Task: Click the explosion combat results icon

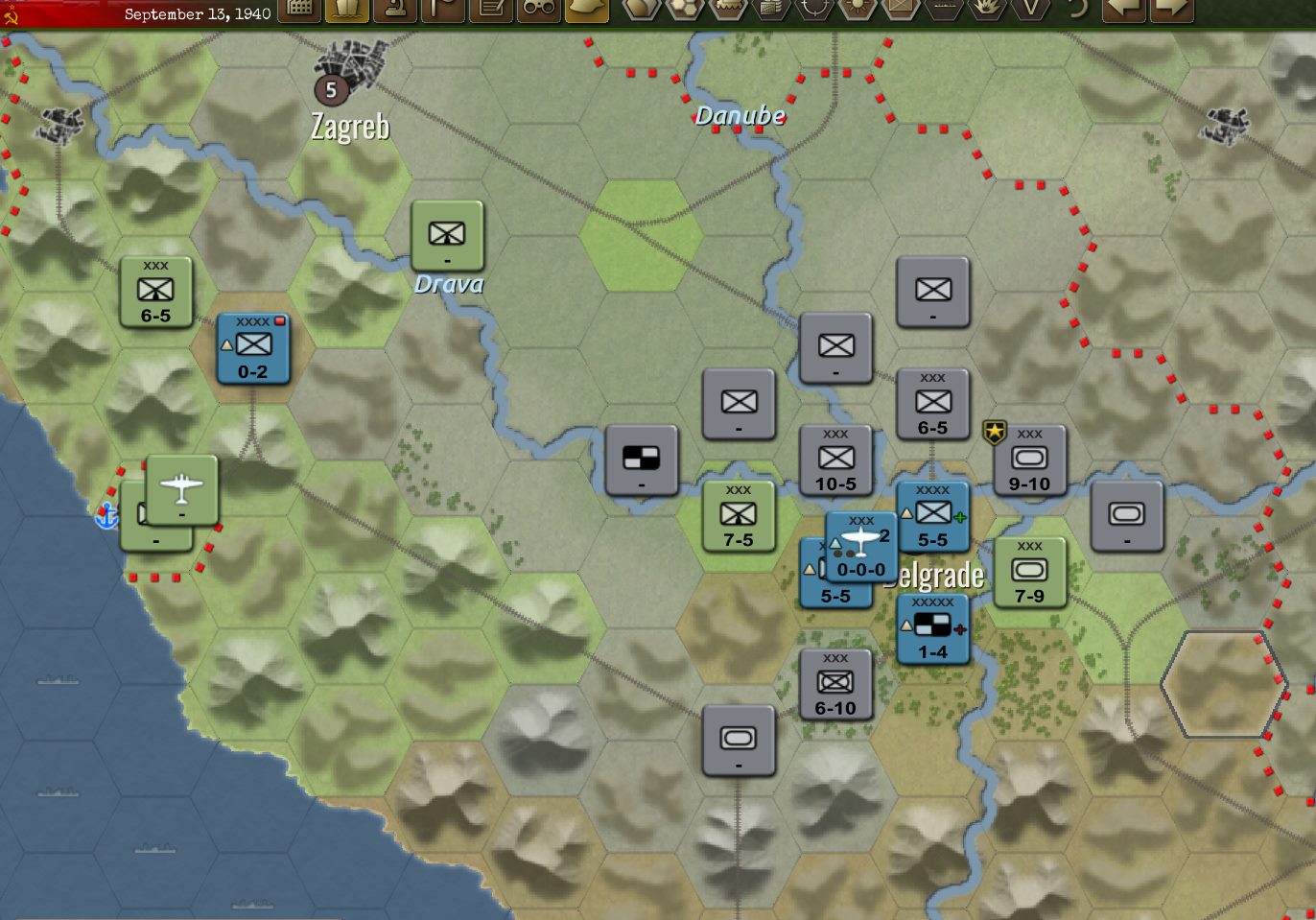Action: (988, 12)
